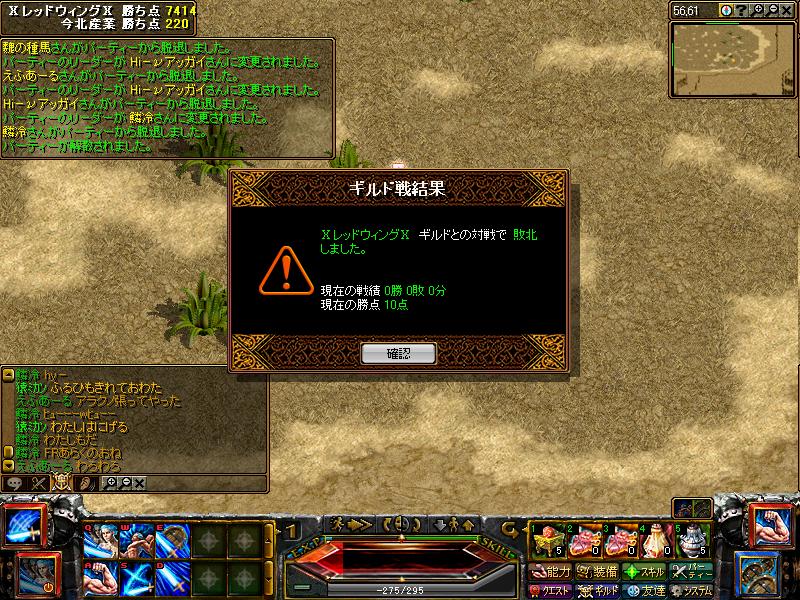
Task: Confirm the guild war result with 確認
Action: 398,352
